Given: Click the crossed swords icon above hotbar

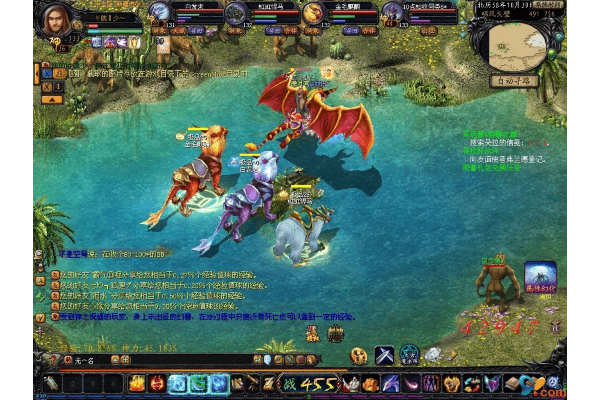Looking at the screenshot, I should tap(385, 354).
